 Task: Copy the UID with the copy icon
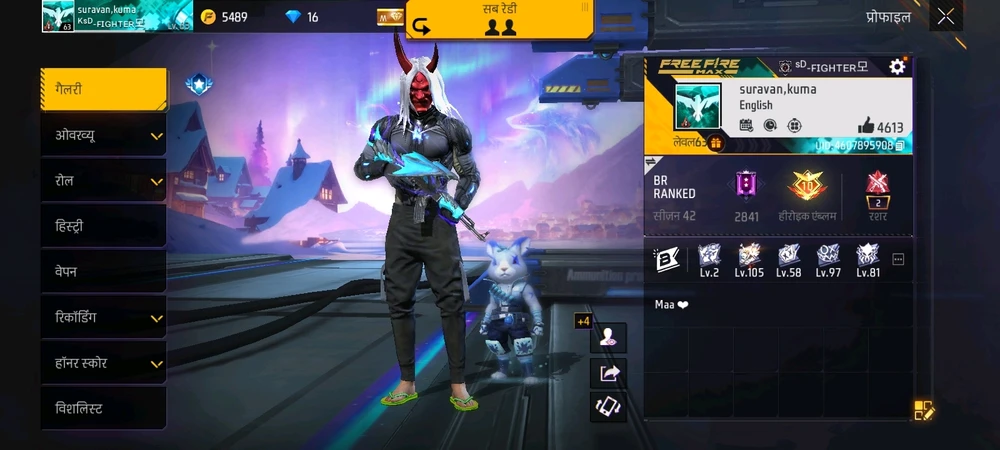[x=900, y=145]
